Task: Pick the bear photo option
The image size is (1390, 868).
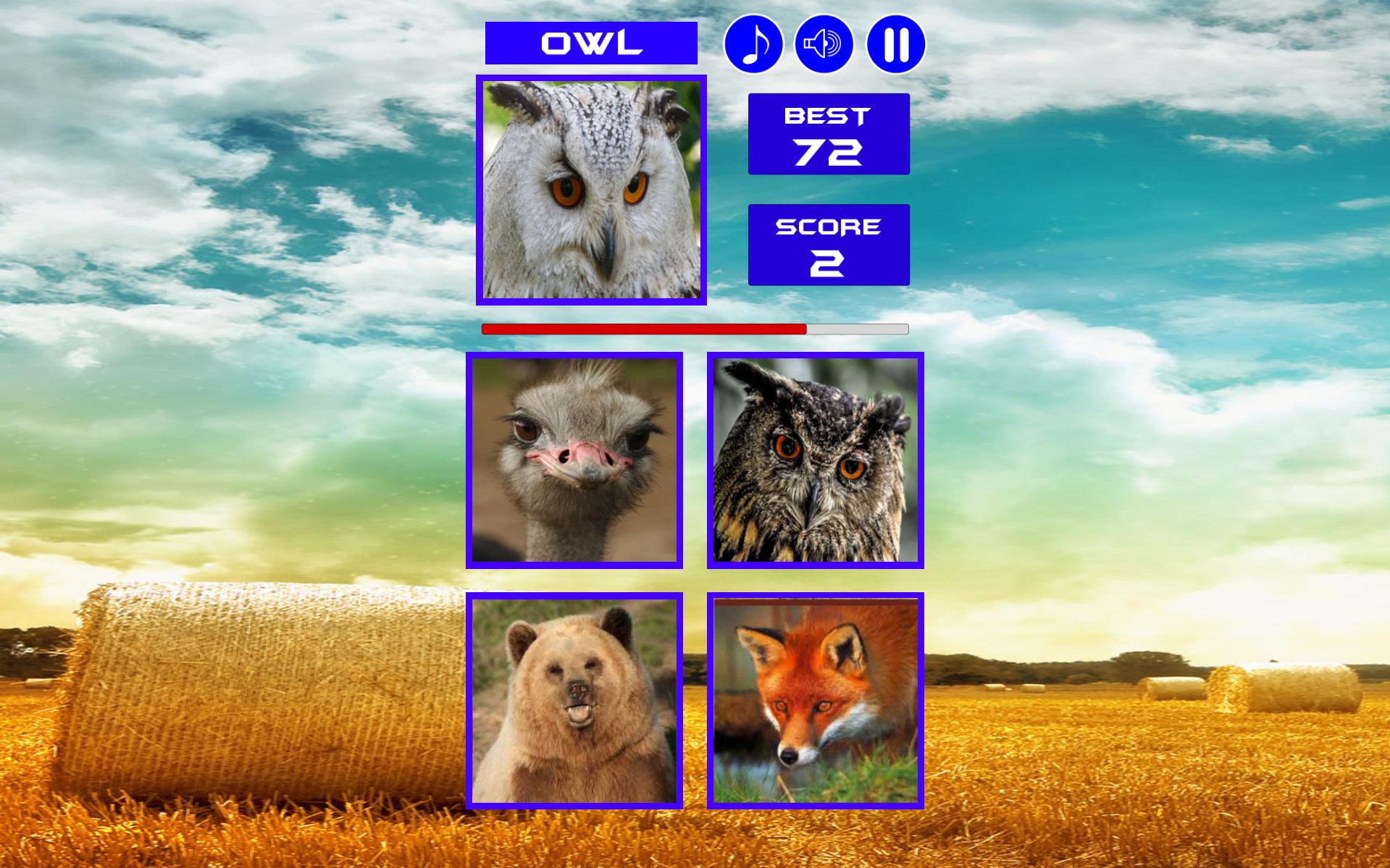Action: (574, 701)
